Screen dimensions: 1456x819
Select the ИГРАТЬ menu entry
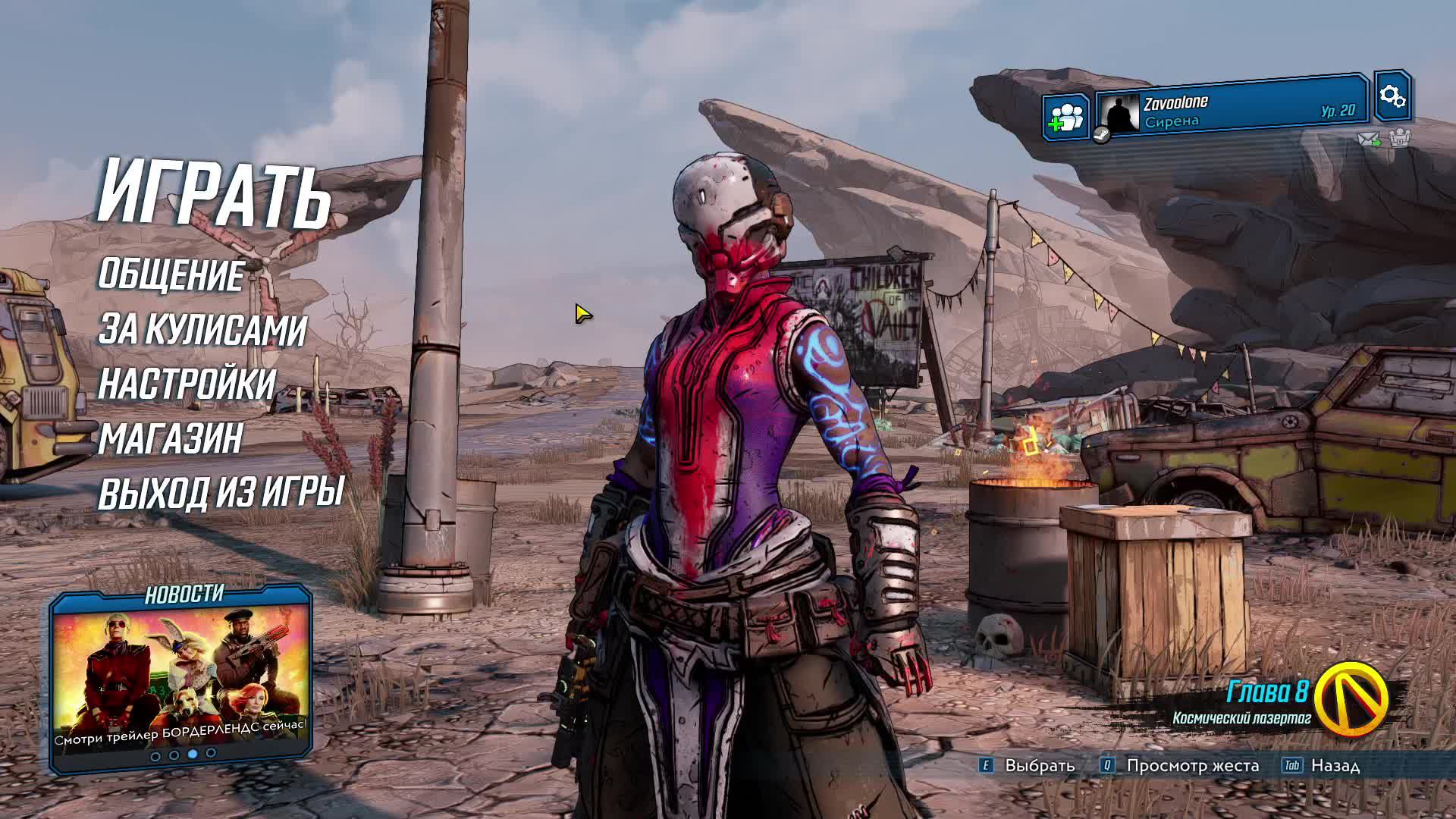(215, 193)
